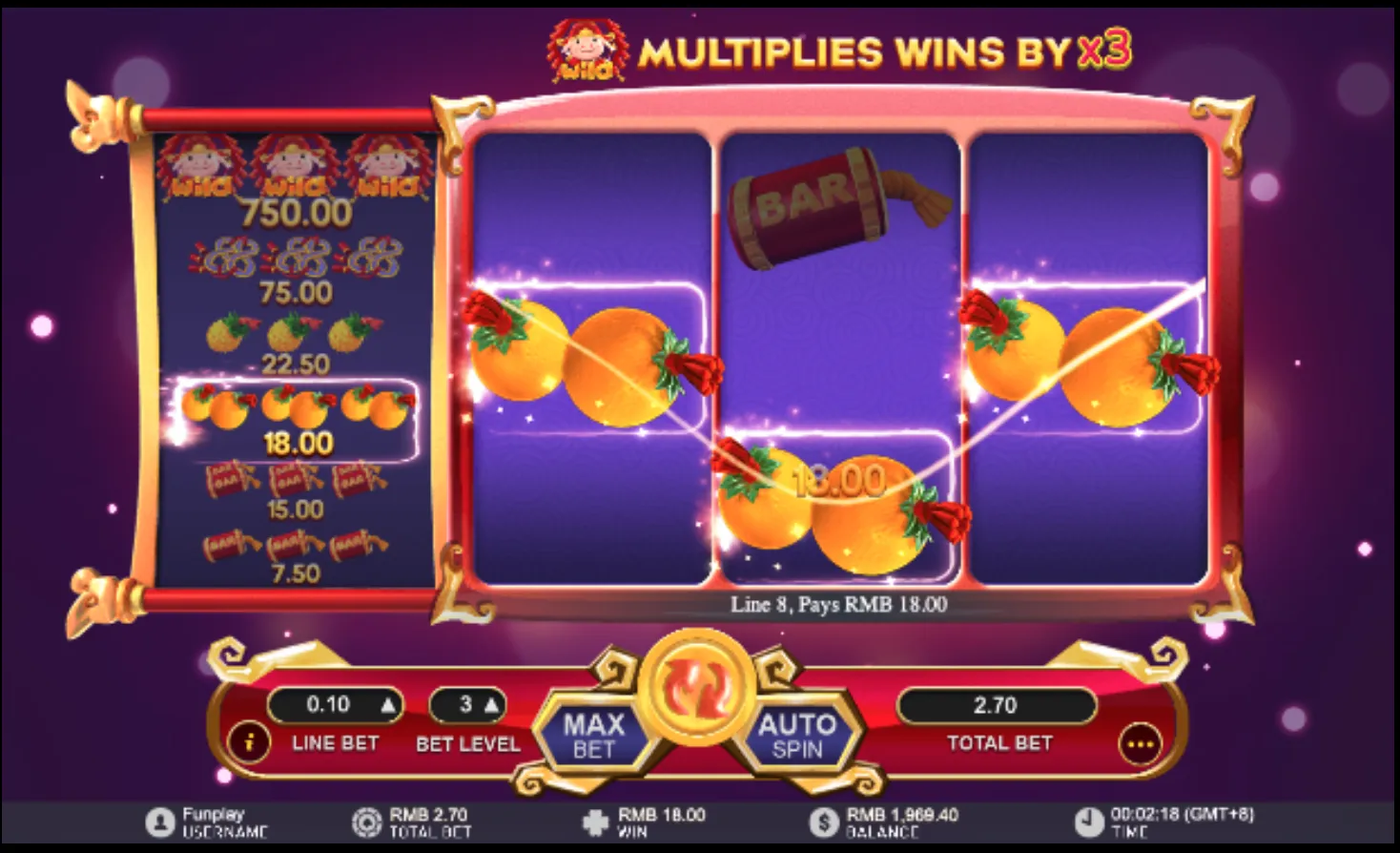Increase the Line Bet using its arrow
The width and height of the screenshot is (1400, 853).
tap(390, 706)
